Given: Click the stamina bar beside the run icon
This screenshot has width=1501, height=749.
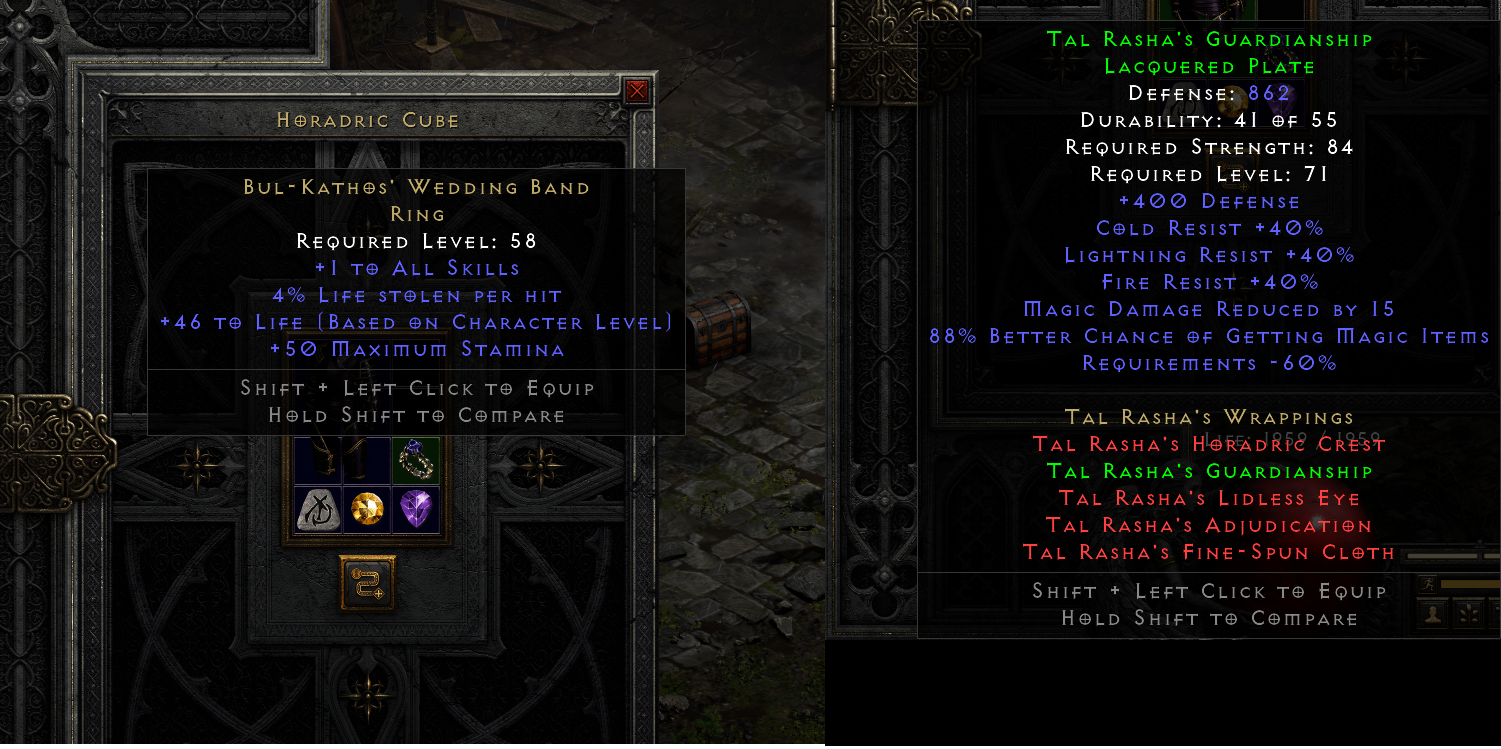Looking at the screenshot, I should coord(1469,584).
